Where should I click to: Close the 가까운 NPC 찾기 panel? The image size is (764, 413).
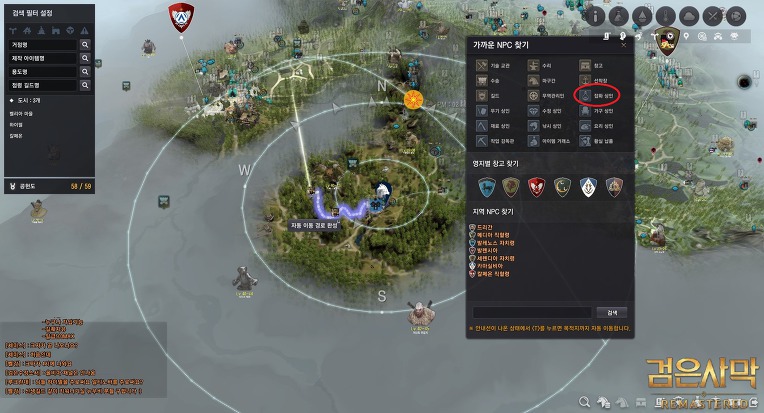[x=624, y=44]
